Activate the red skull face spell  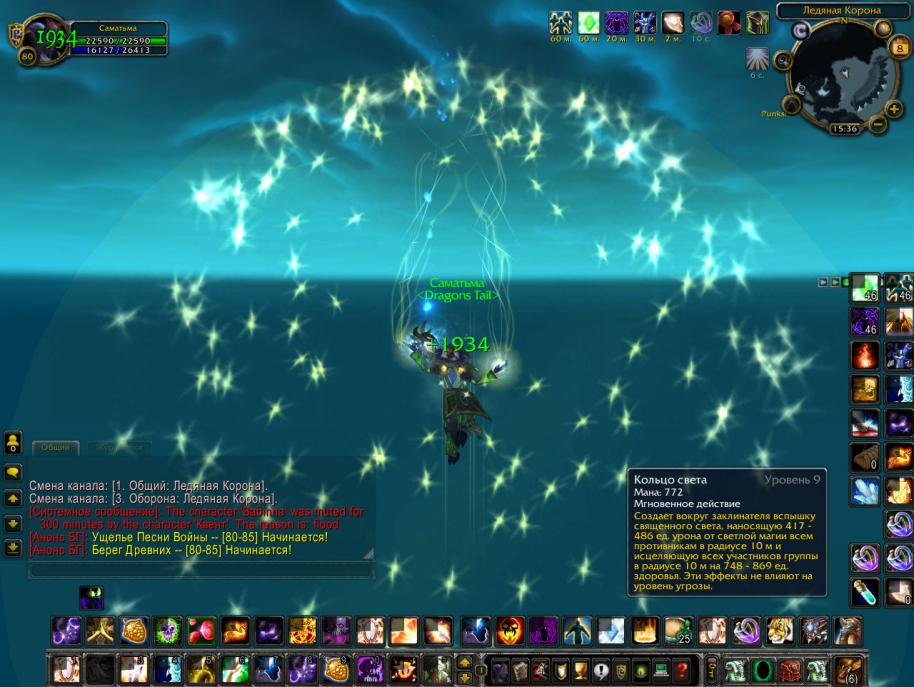pos(510,630)
